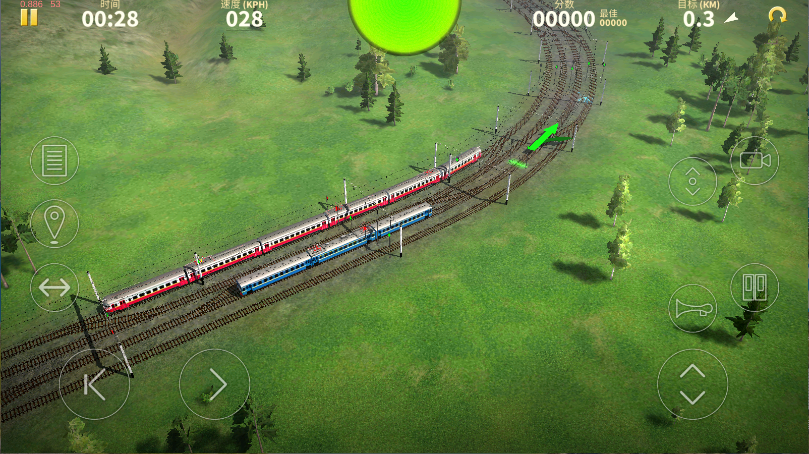Open the map location pin button
Screen dimensions: 809x454
click(54, 223)
